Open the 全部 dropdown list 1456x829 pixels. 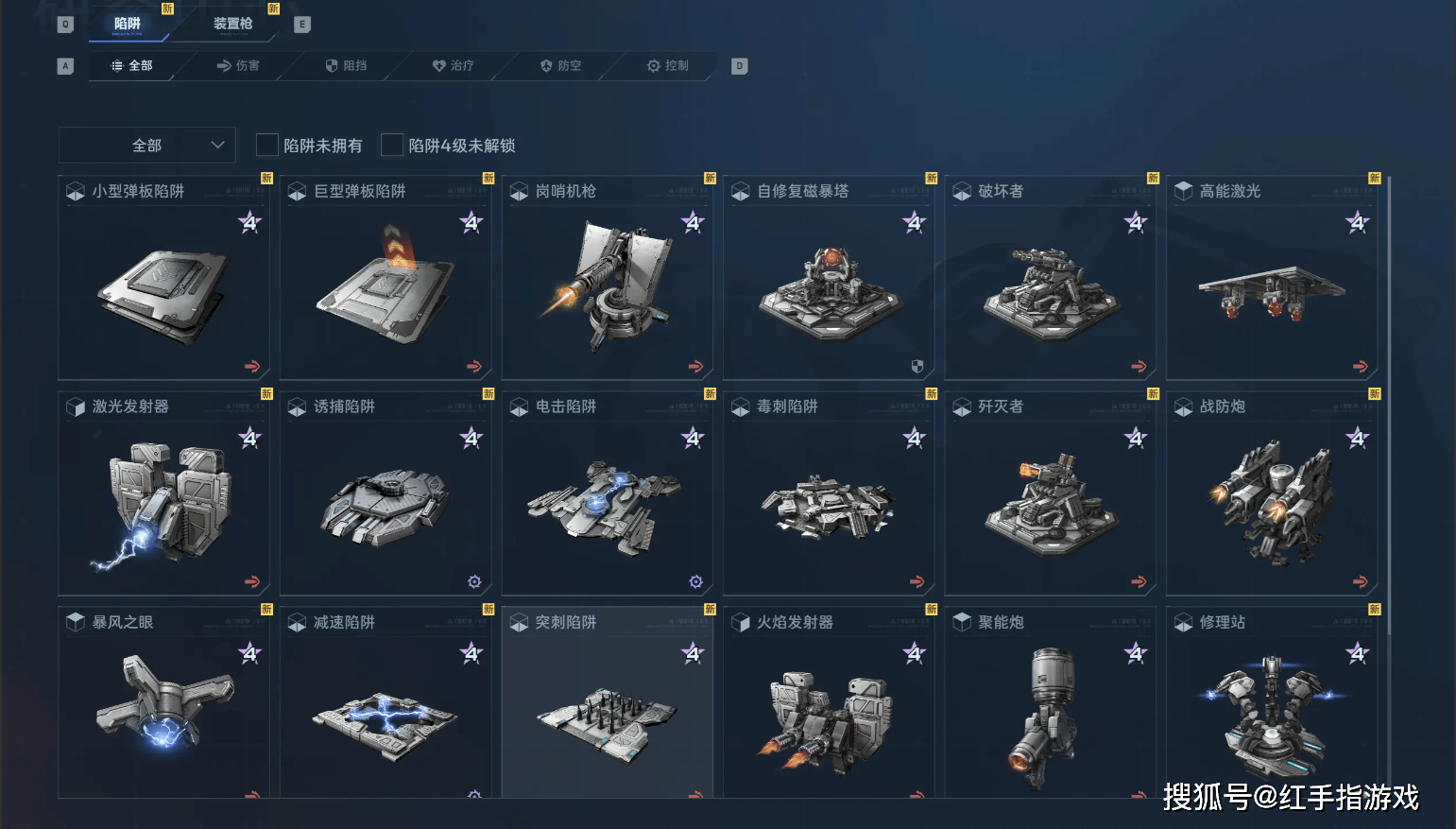coord(146,146)
